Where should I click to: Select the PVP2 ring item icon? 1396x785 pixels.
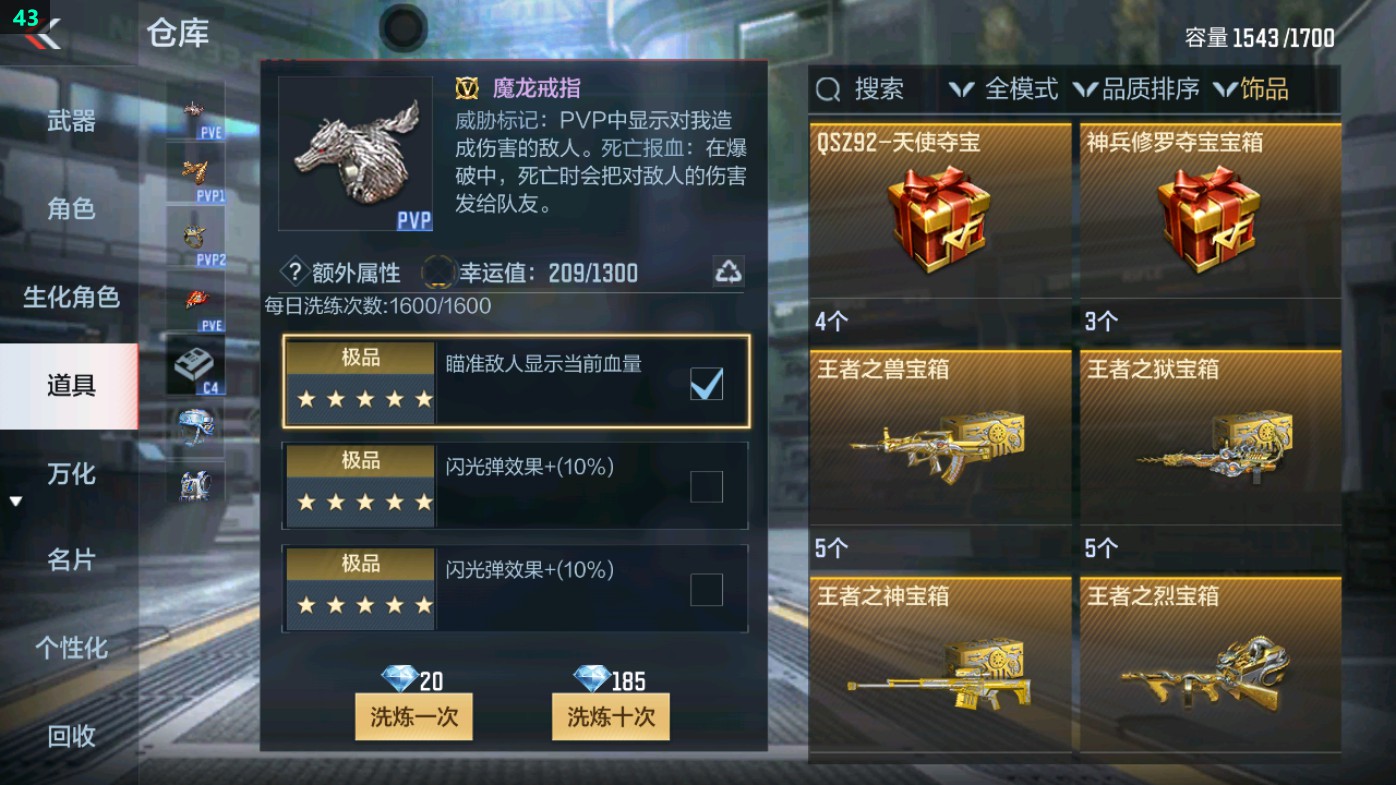(193, 237)
